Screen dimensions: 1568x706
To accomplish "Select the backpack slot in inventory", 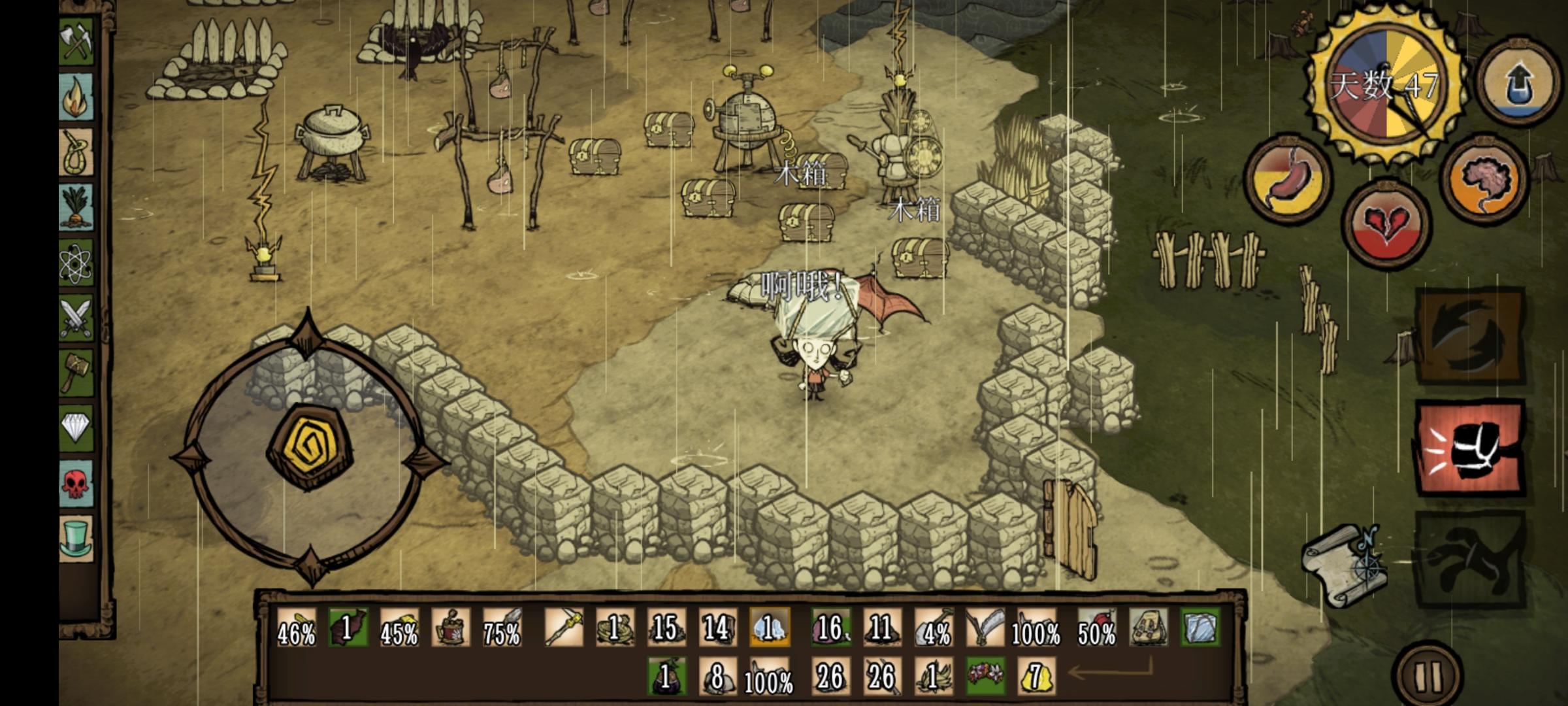I will click(1149, 628).
